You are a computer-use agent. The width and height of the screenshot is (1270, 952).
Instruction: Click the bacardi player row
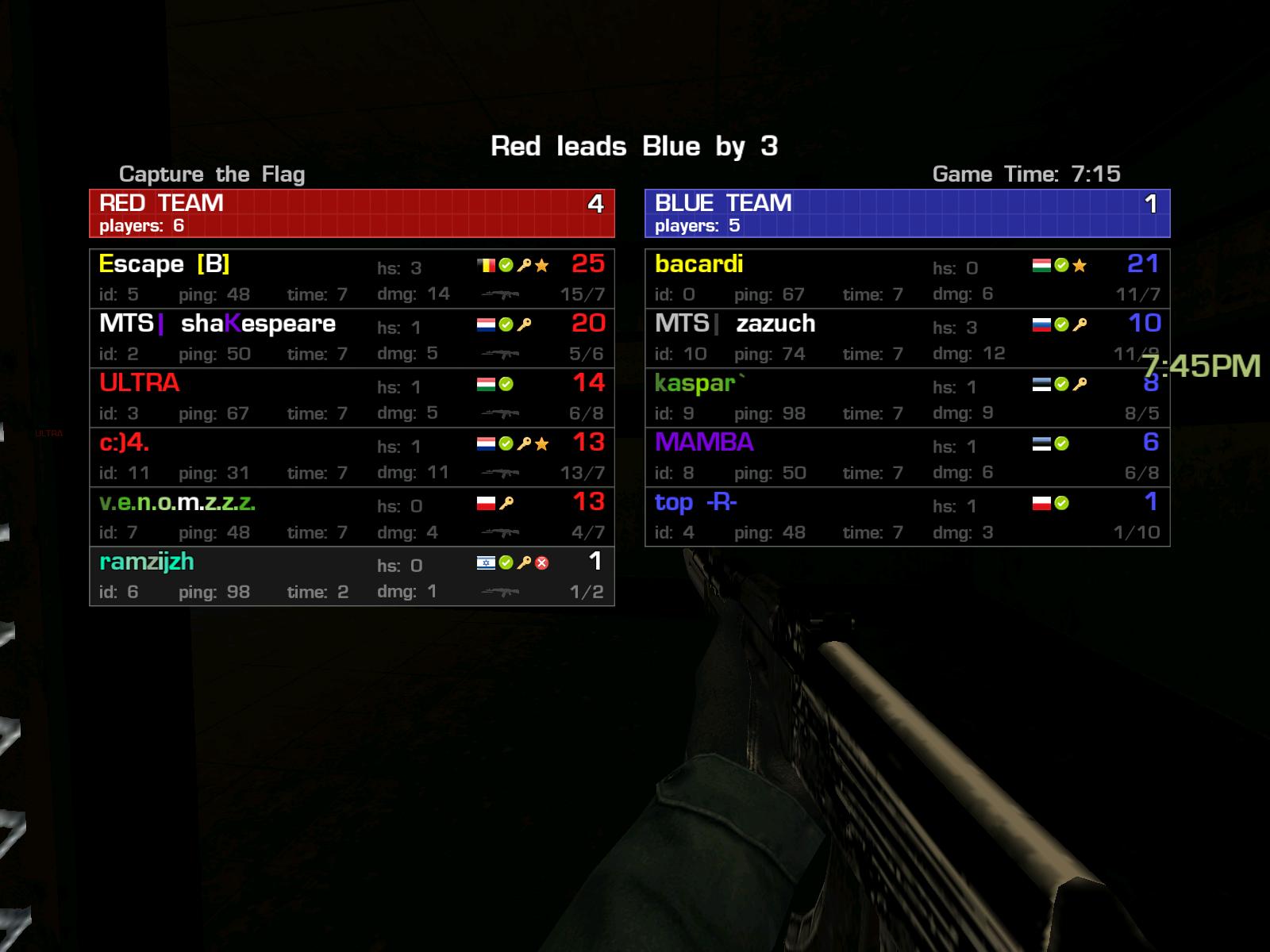[907, 278]
